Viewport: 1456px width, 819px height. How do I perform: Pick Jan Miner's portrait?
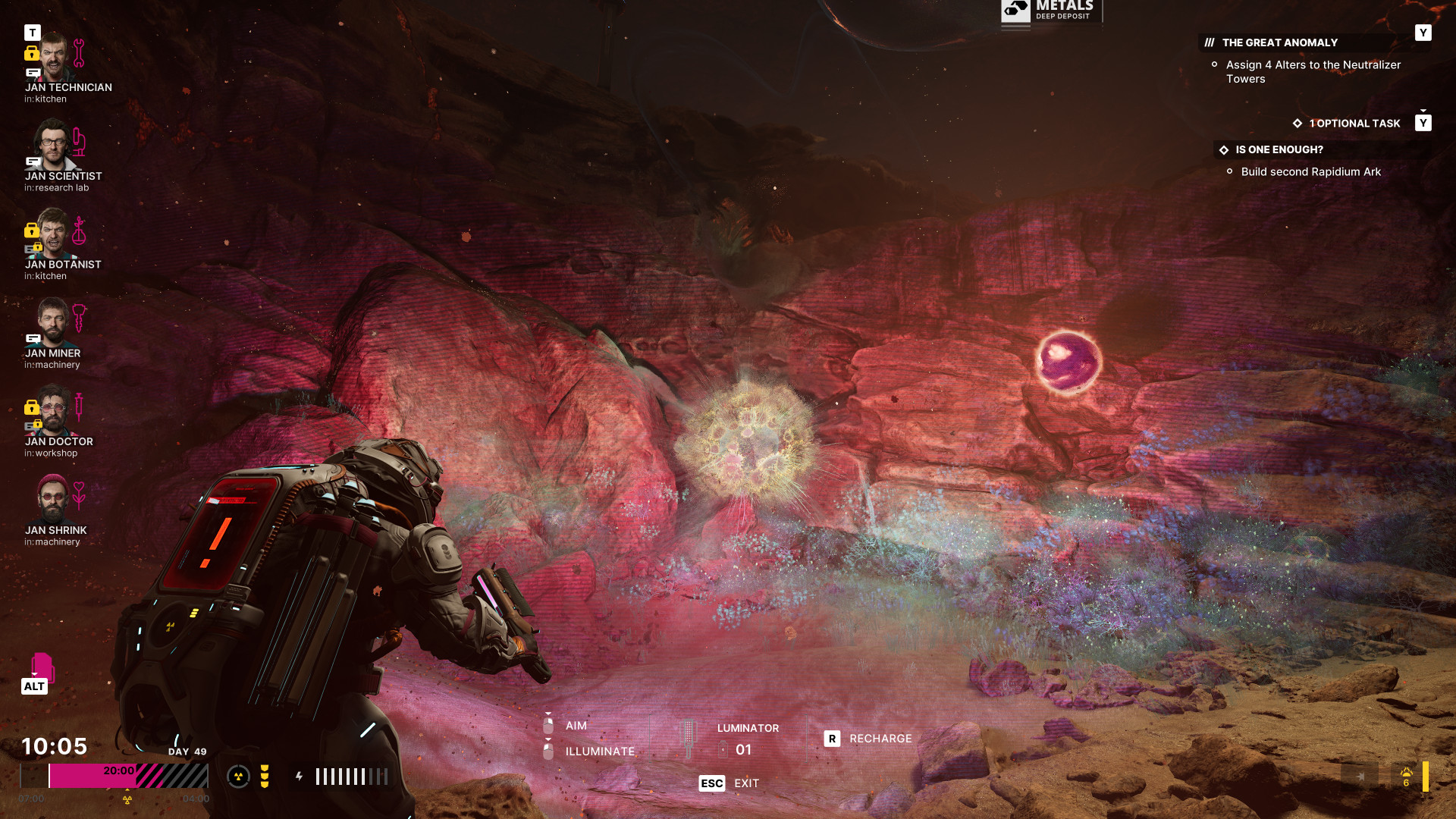tap(53, 322)
